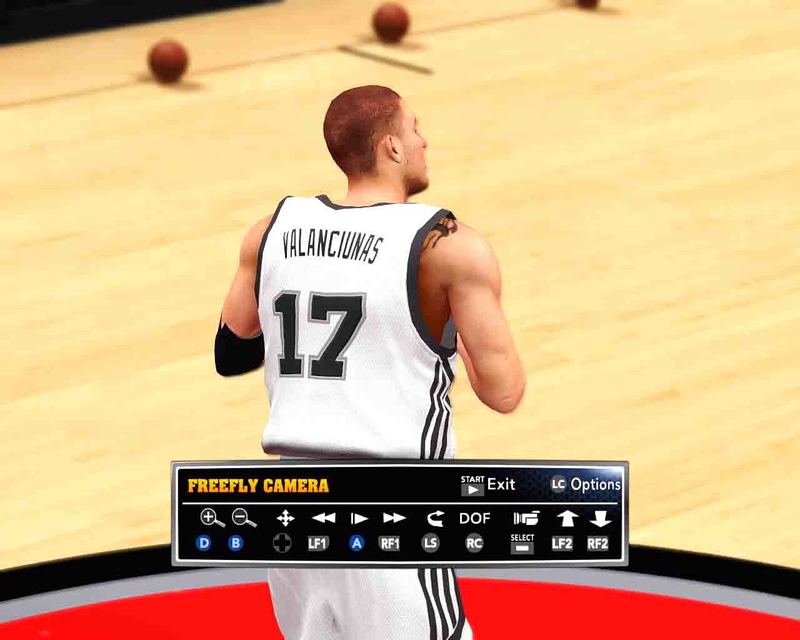Toggle the play/pause step icon
This screenshot has height=640, width=800.
[x=358, y=518]
